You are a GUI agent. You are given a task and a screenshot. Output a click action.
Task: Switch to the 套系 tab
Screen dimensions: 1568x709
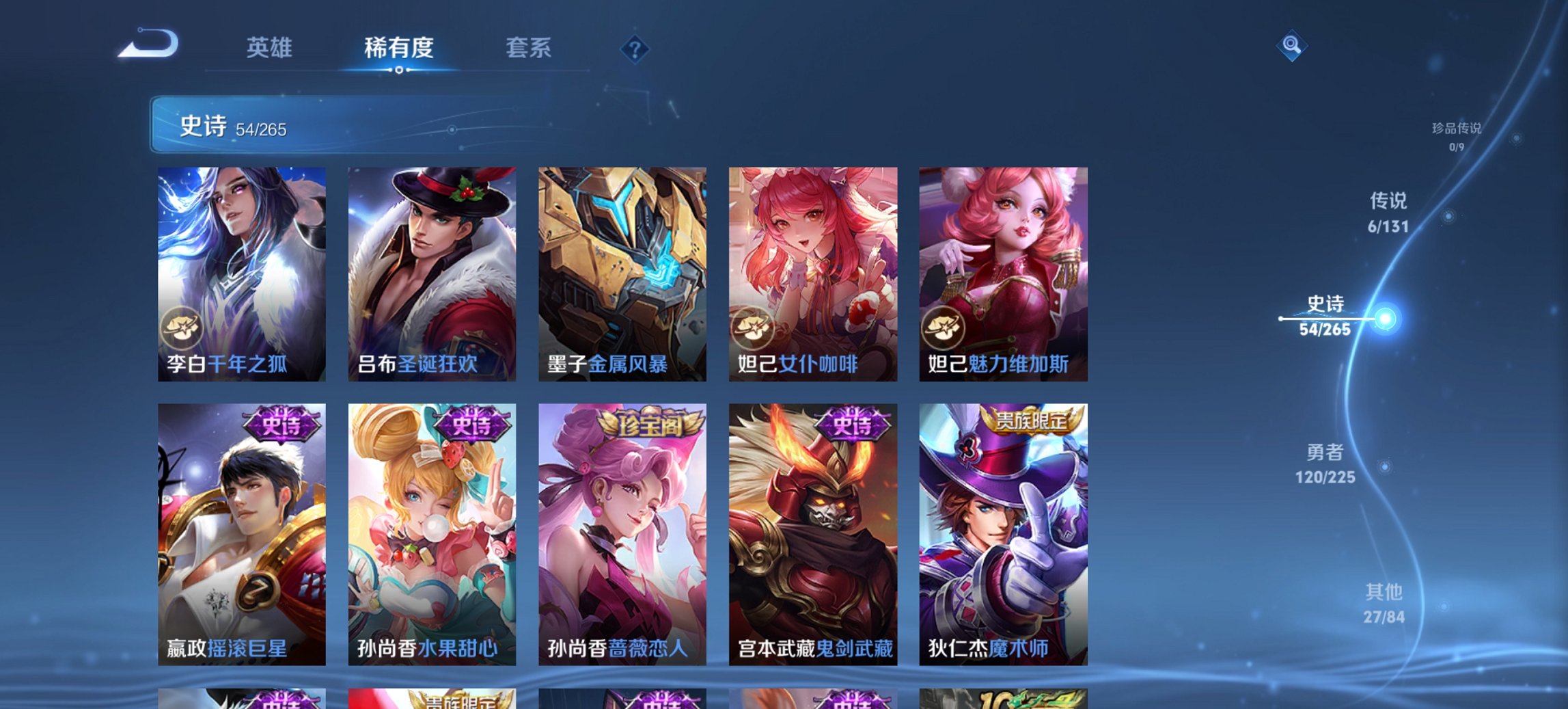(529, 49)
